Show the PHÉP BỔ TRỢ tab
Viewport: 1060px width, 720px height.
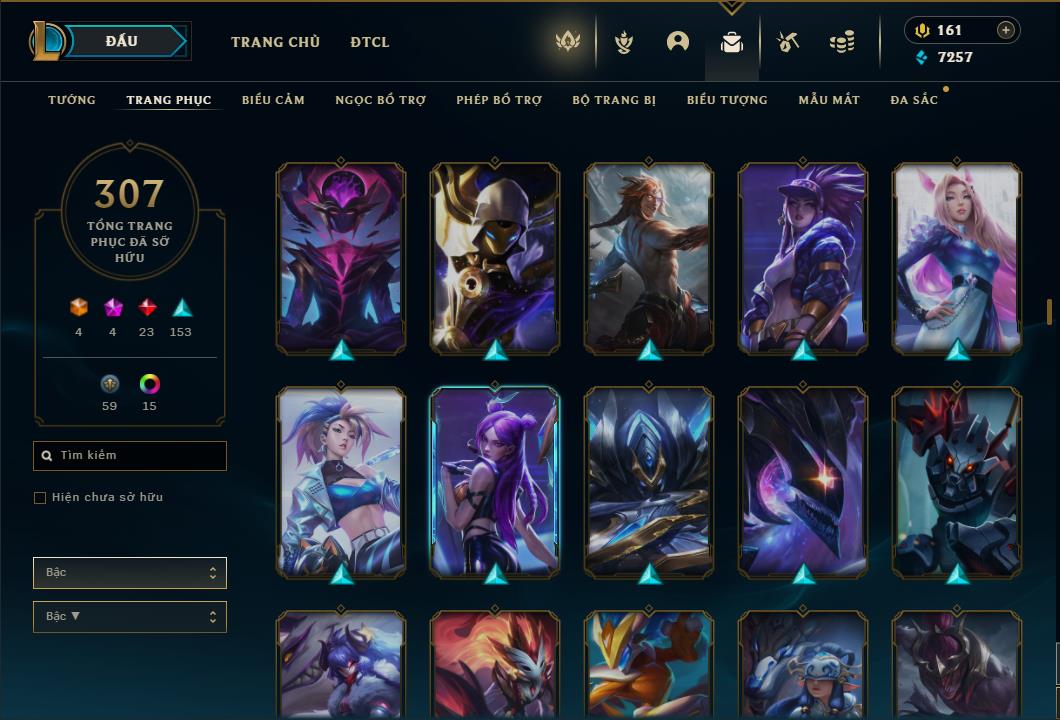point(499,100)
